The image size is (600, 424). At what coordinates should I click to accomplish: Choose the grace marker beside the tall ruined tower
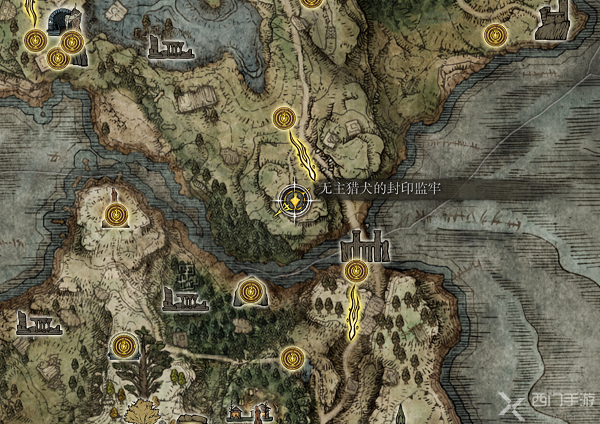coord(494,36)
